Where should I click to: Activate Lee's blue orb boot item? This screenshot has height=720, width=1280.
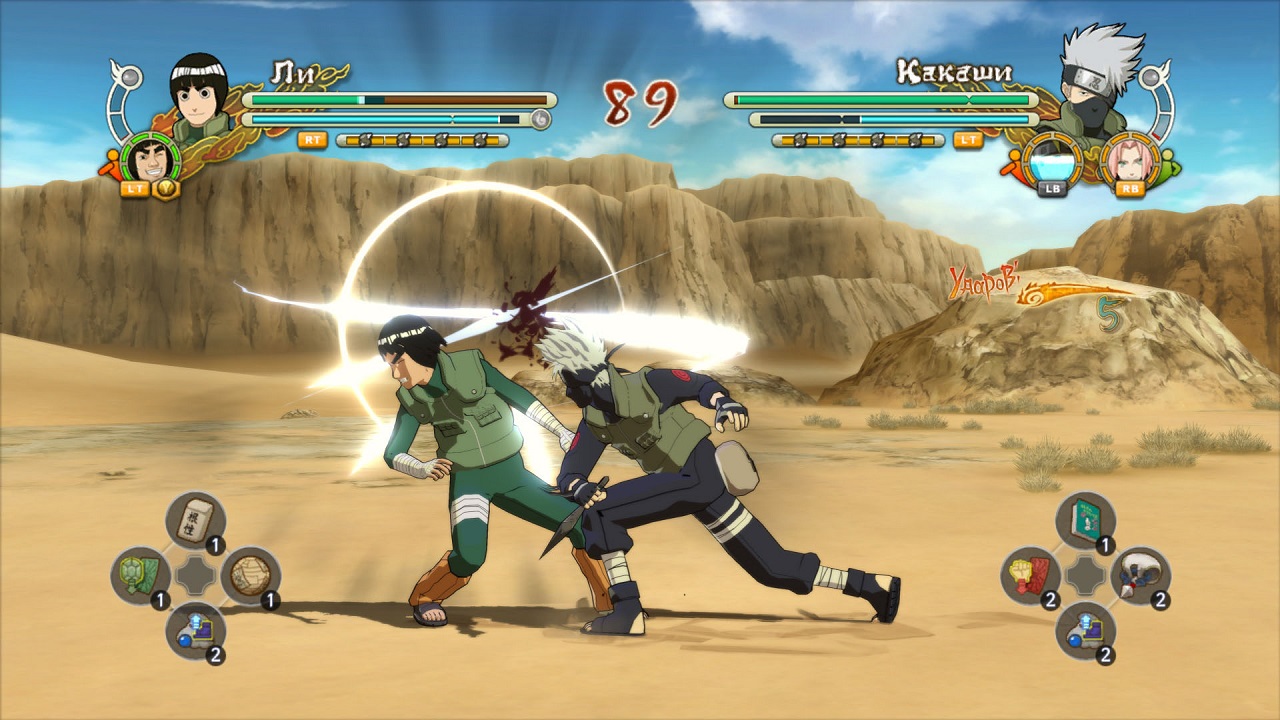[x=195, y=630]
